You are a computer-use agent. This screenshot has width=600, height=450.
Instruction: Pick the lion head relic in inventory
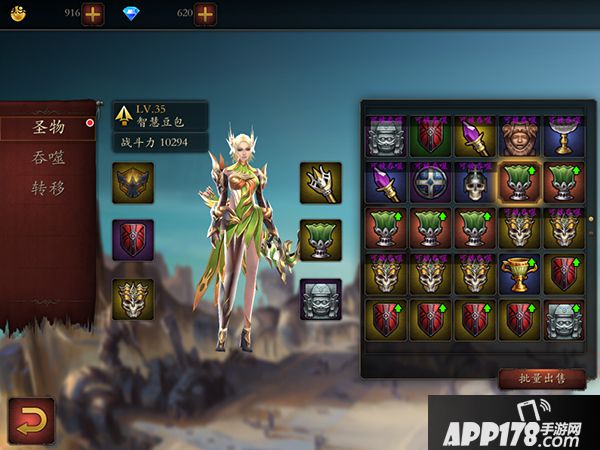pos(519,136)
